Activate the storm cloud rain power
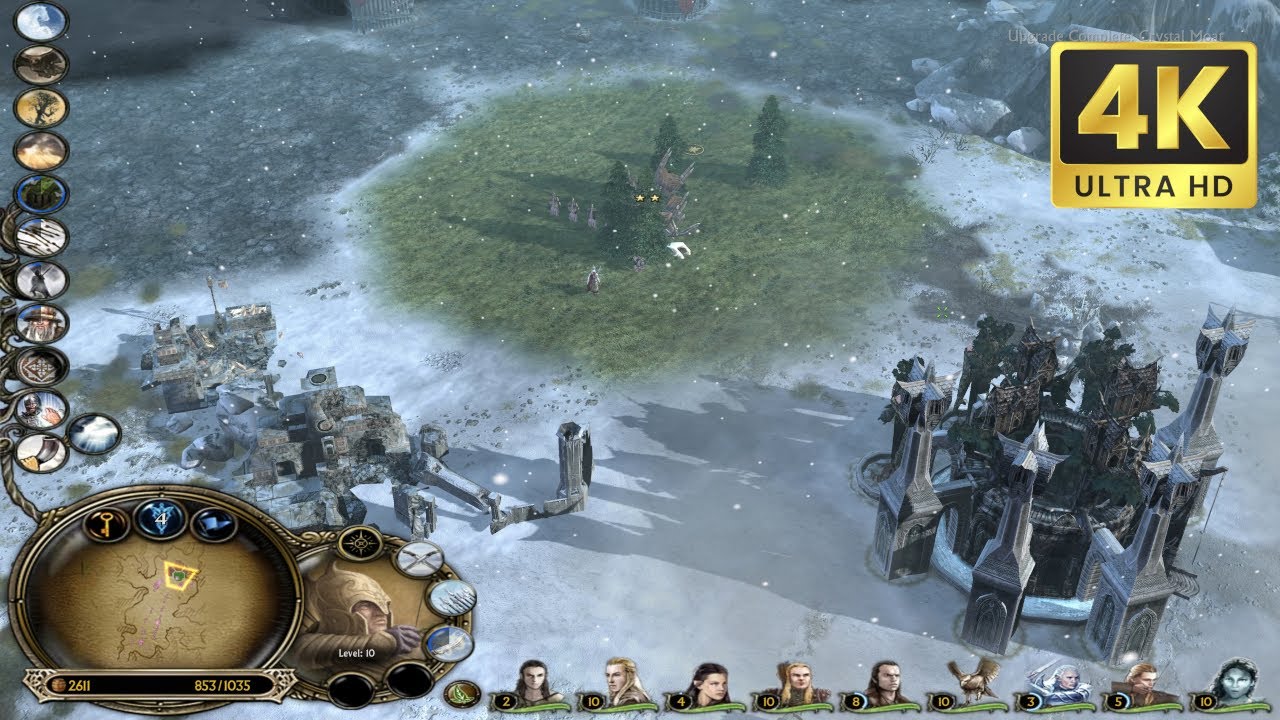 [94, 434]
